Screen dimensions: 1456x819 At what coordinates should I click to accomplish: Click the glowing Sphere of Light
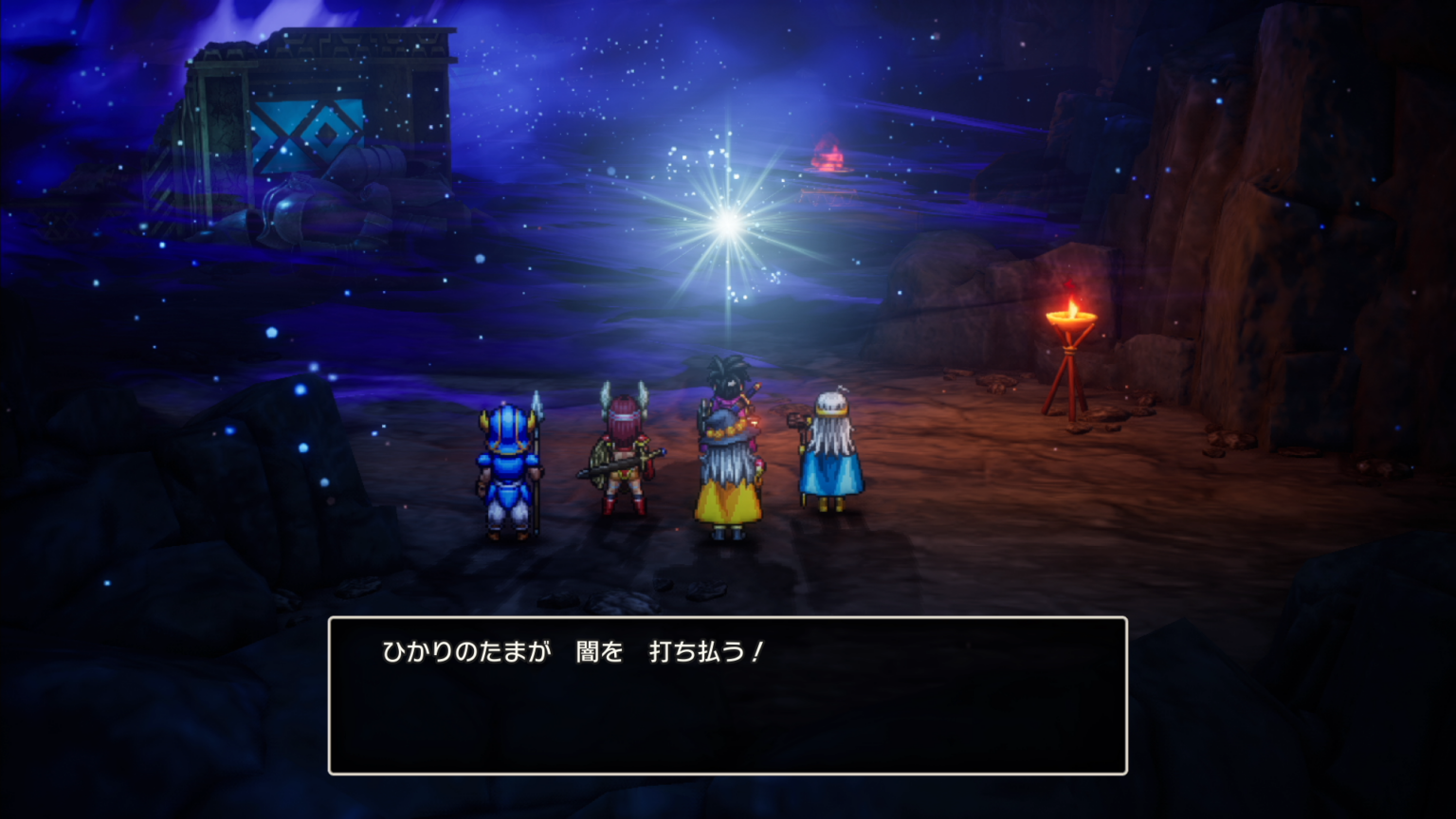pyautogui.click(x=726, y=223)
